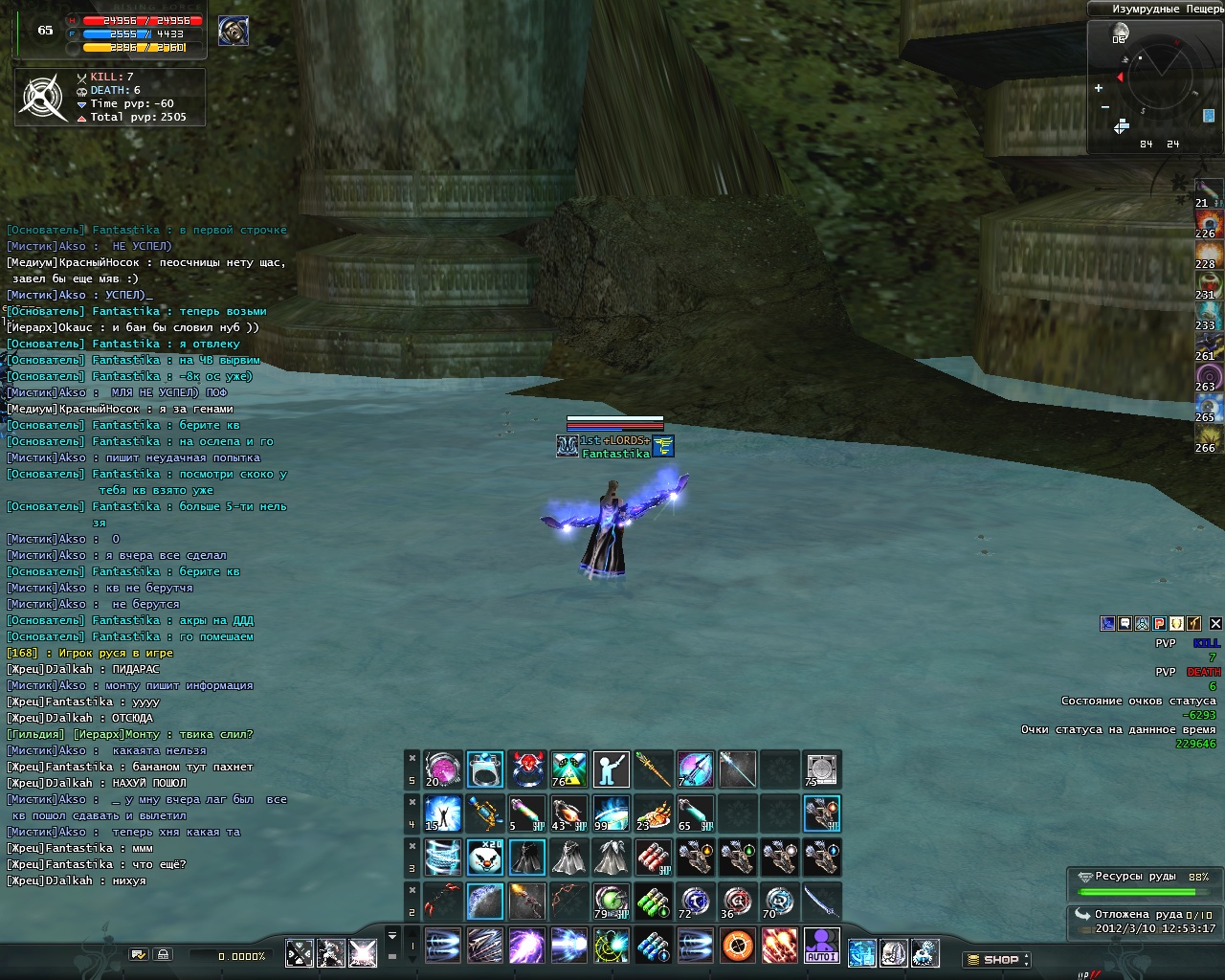1225x980 pixels.
Task: Click the minimap zoom-in plus button
Action: pos(1098,88)
